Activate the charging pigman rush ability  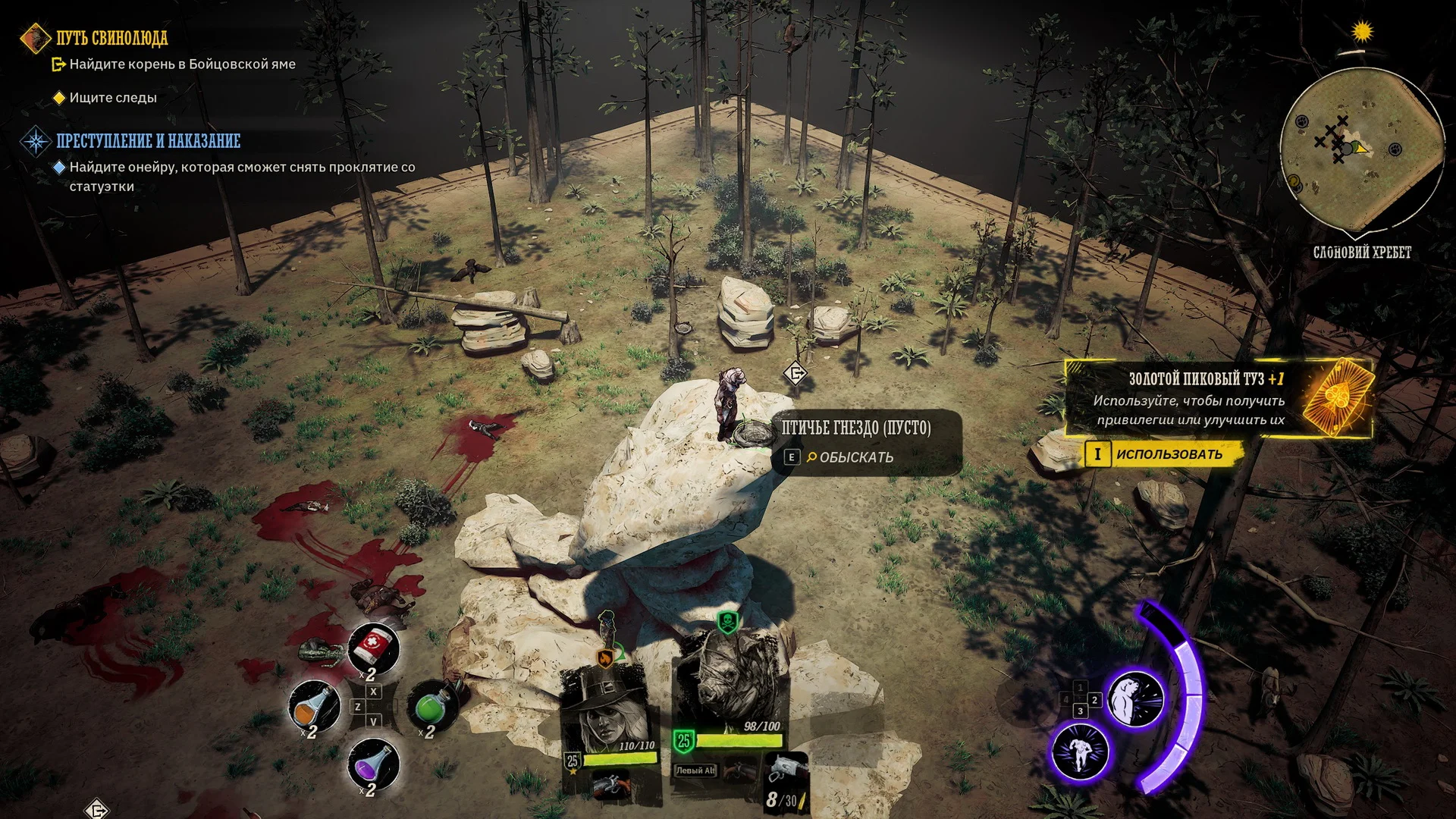point(1080,752)
